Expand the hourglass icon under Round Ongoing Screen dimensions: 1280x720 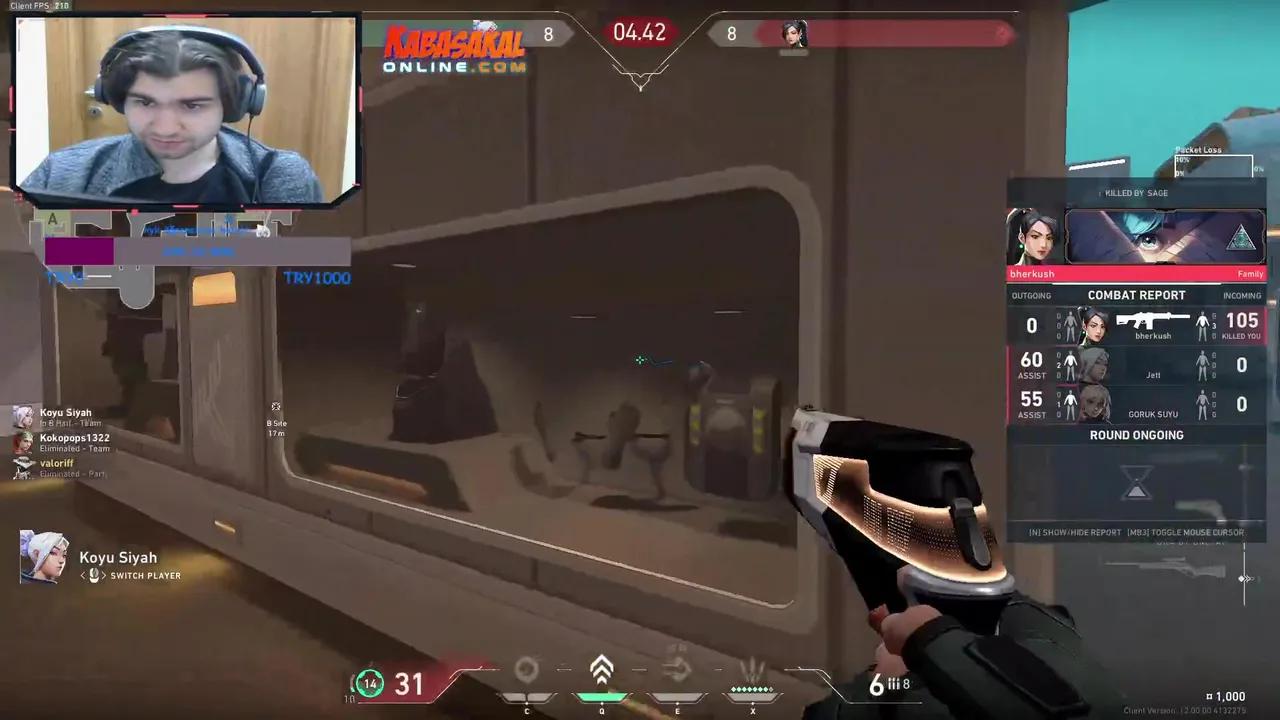(x=1136, y=484)
